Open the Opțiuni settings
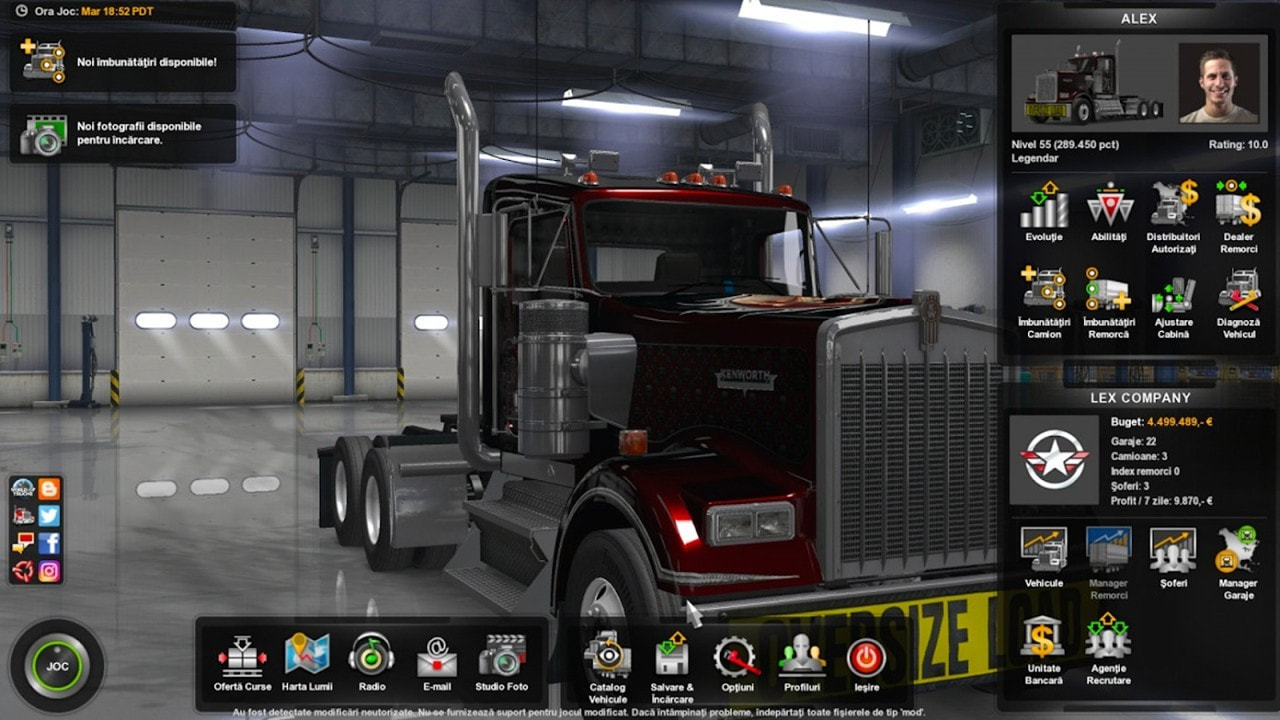The image size is (1280, 720). pyautogui.click(x=737, y=658)
